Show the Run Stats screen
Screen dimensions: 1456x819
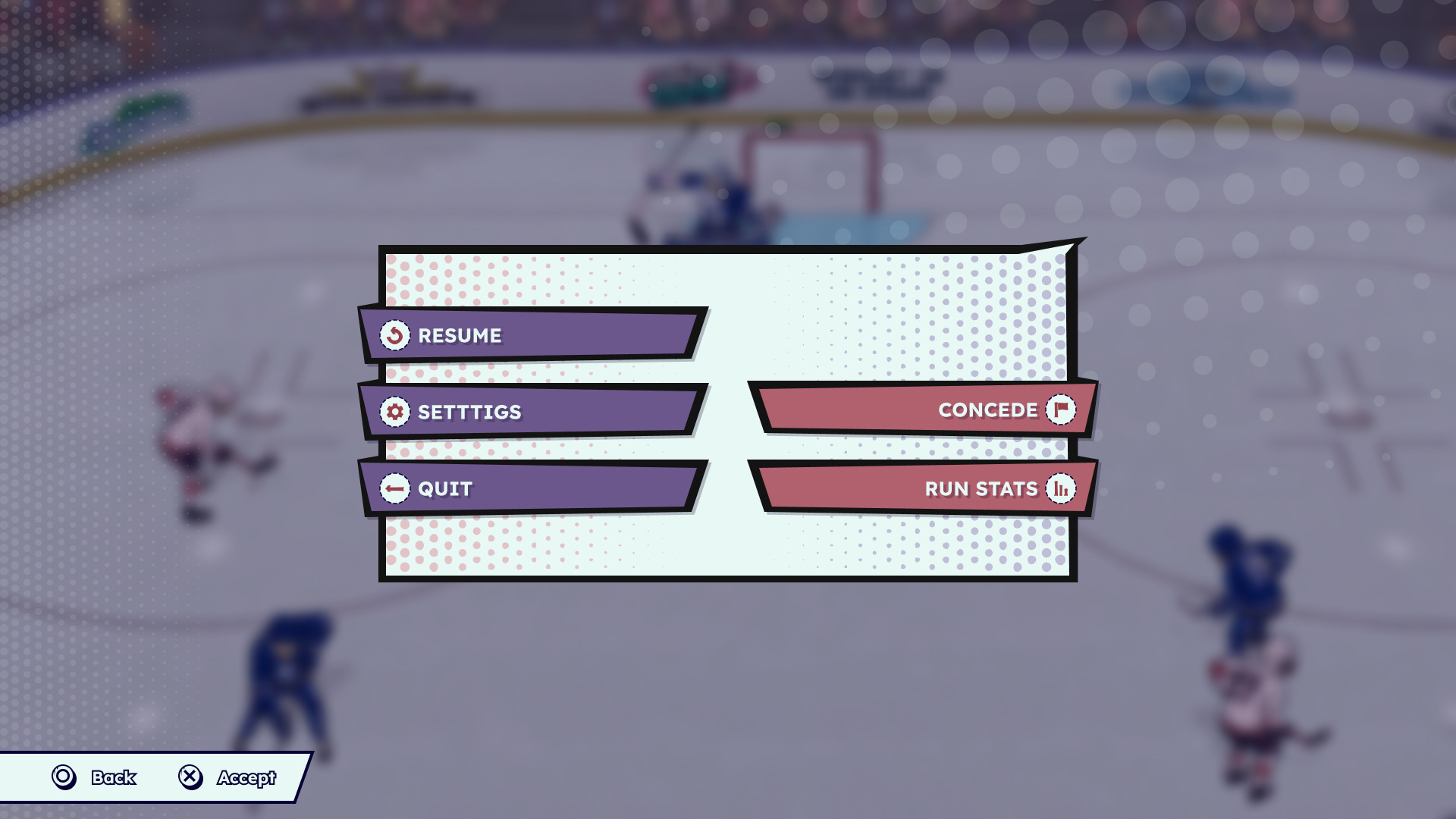coord(925,488)
